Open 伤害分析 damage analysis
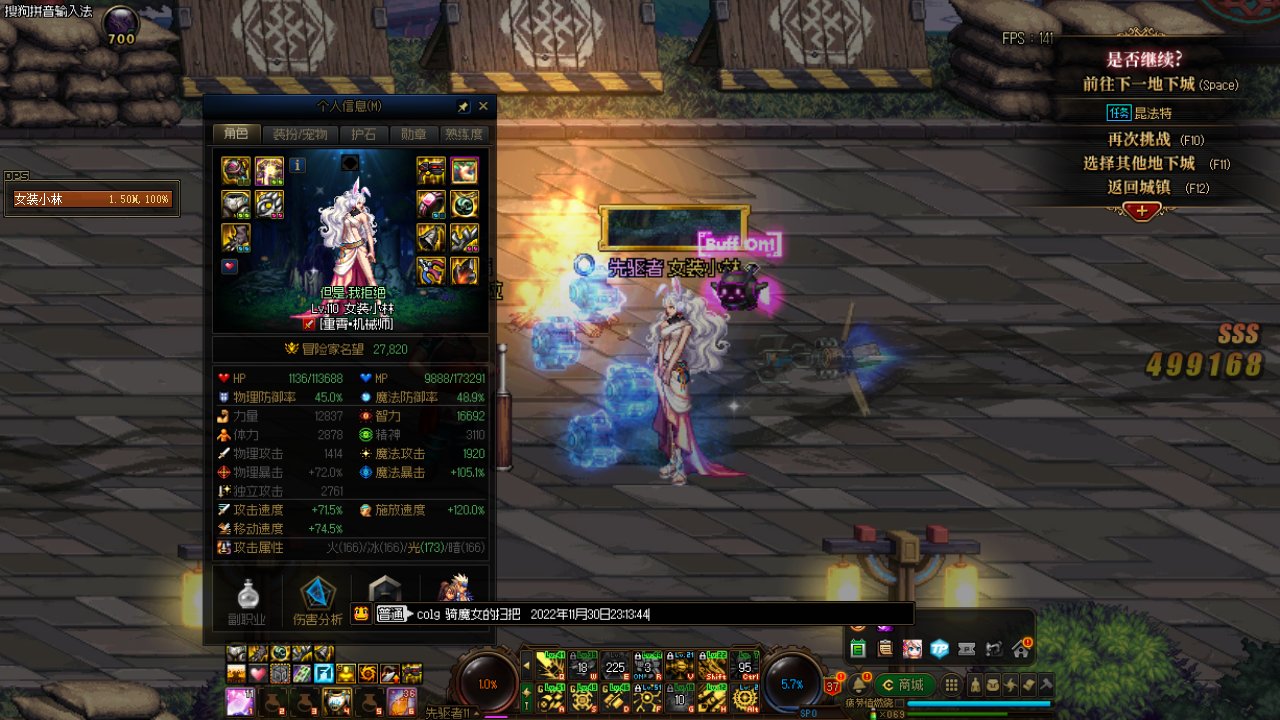1280x720 pixels. (x=318, y=601)
